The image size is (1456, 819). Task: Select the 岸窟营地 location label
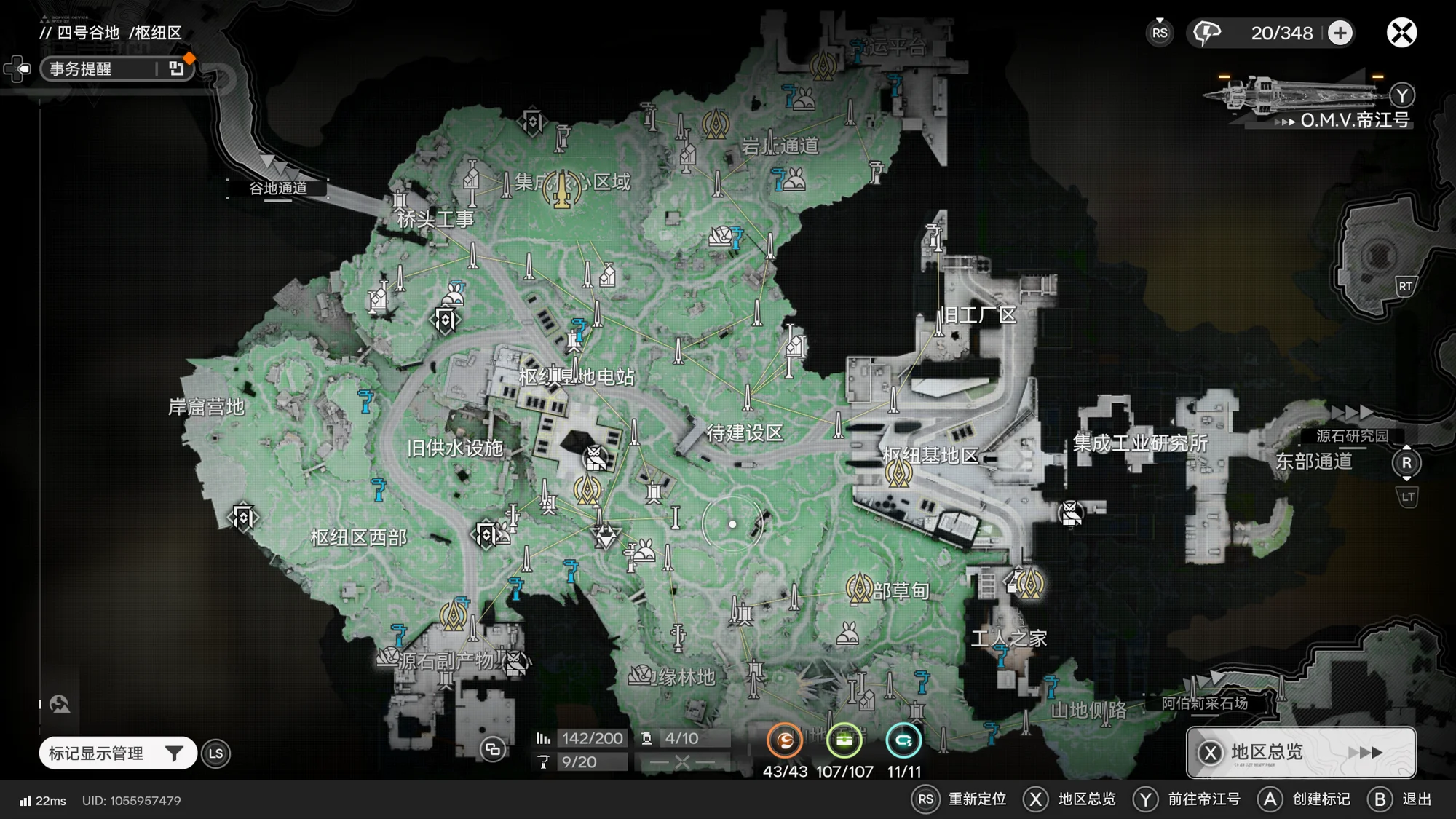click(206, 407)
